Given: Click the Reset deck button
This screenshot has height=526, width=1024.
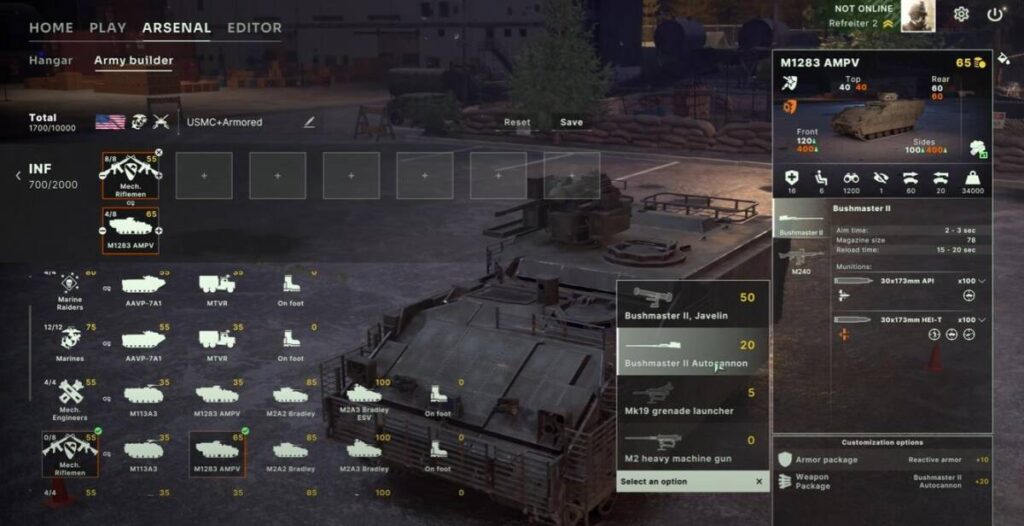Looking at the screenshot, I should click(x=517, y=123).
